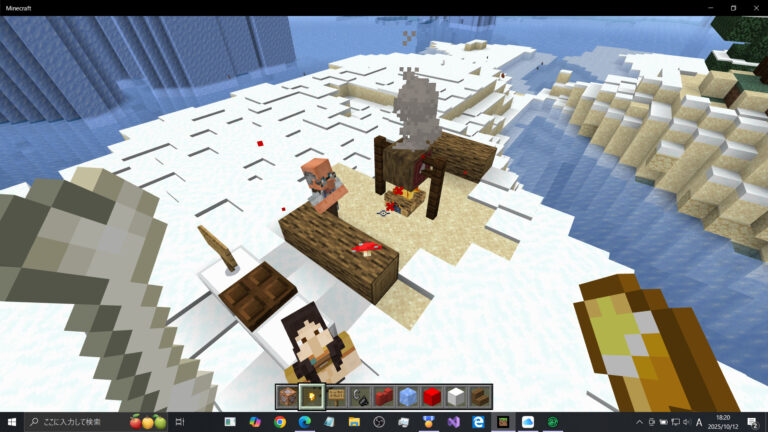
Task: Minimize the Minecraft window
Action: point(708,7)
